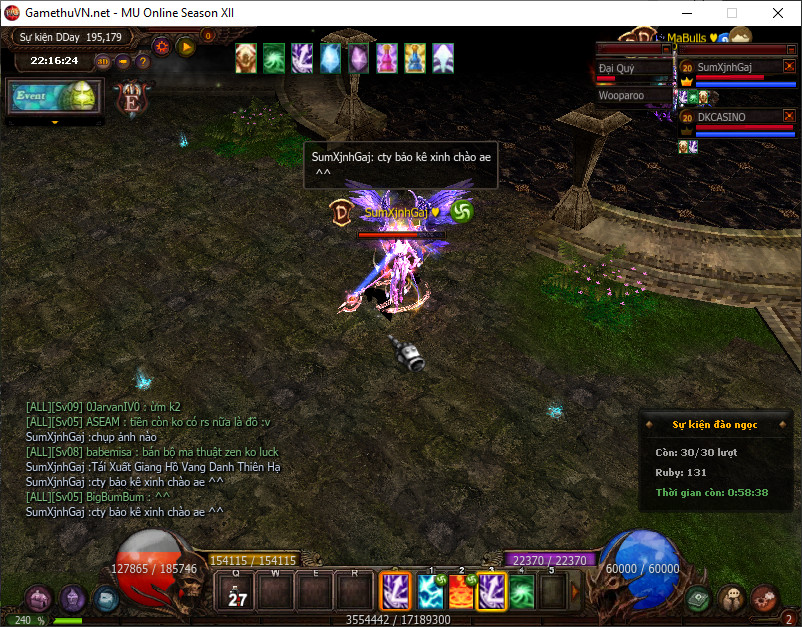Toggle the 3D camera button
The width and height of the screenshot is (802, 627).
click(x=103, y=61)
